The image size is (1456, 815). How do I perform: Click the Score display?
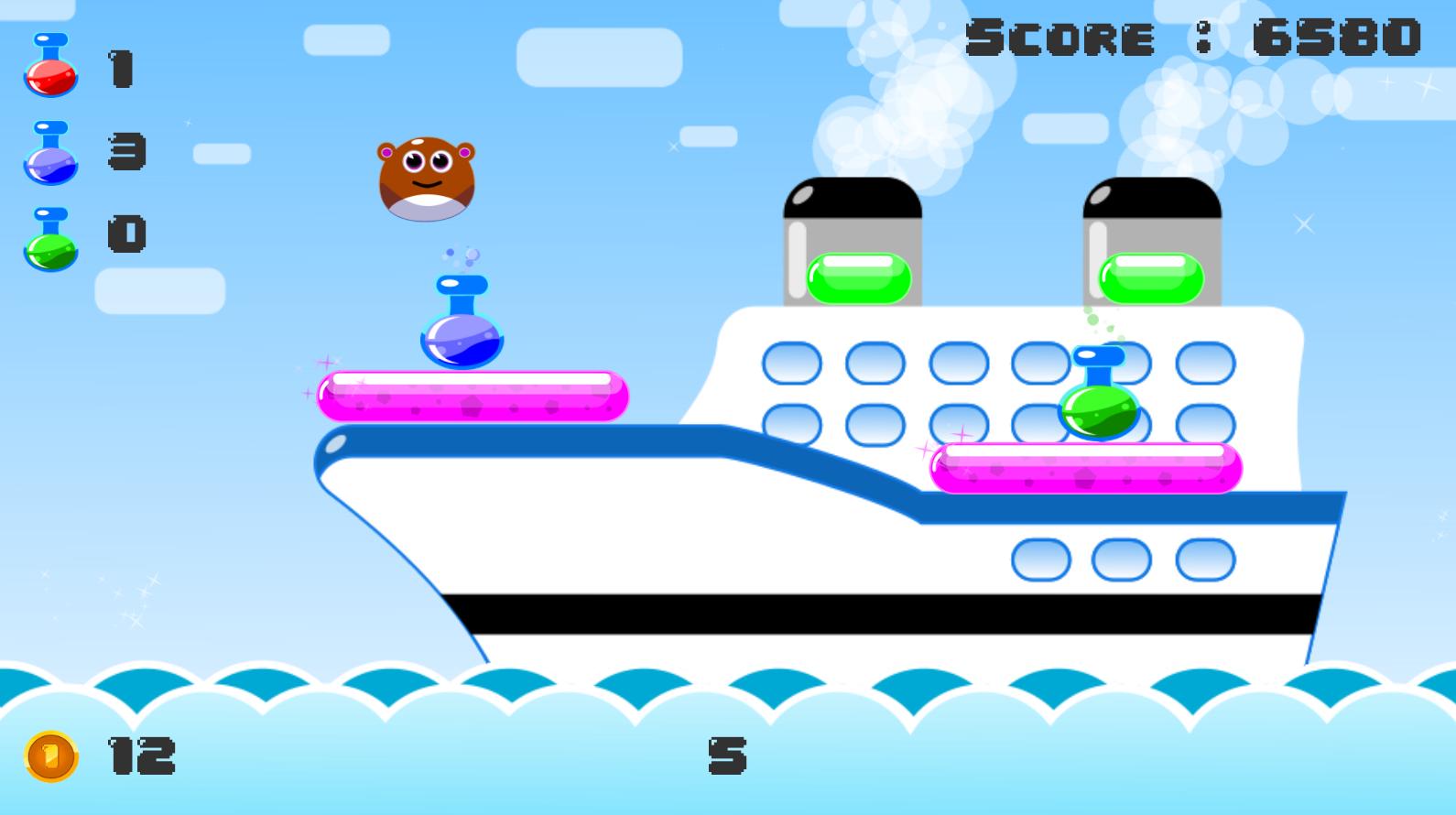coord(1190,38)
